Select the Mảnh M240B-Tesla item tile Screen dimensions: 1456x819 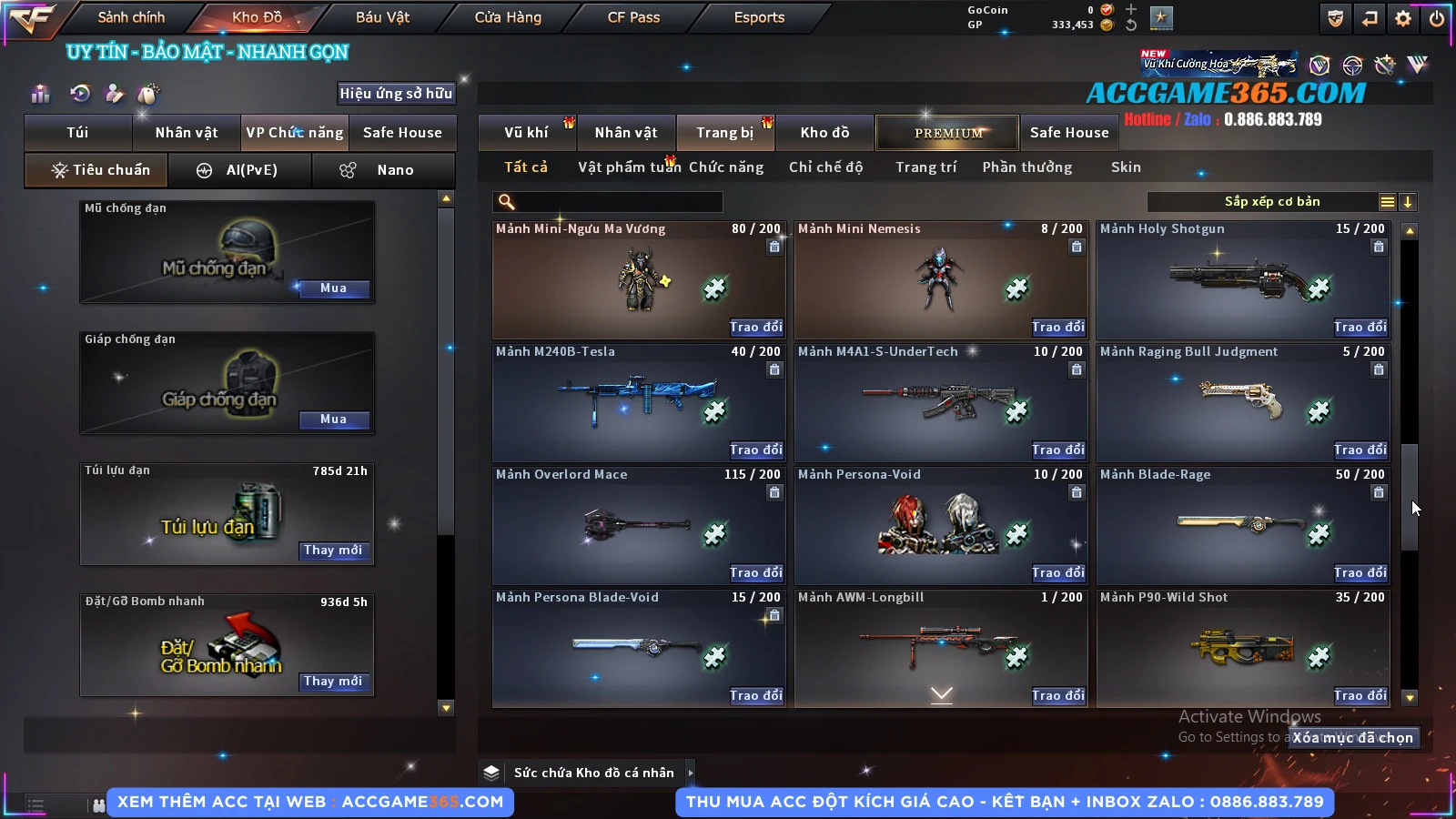coord(638,401)
